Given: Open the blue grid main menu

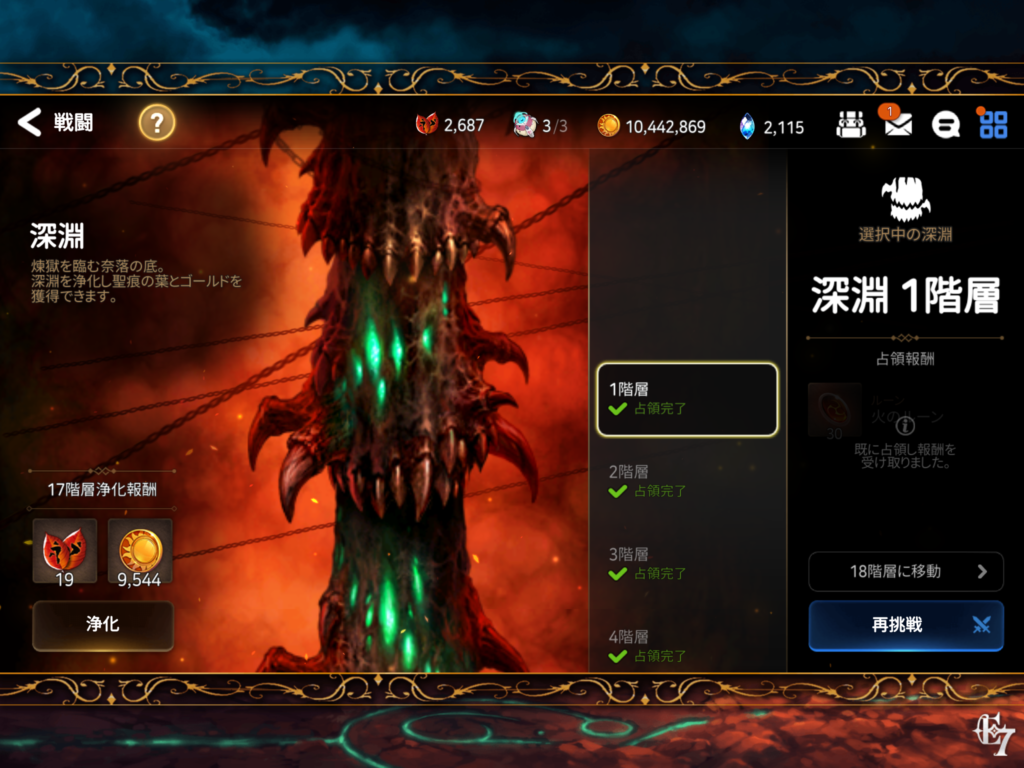Looking at the screenshot, I should (993, 124).
